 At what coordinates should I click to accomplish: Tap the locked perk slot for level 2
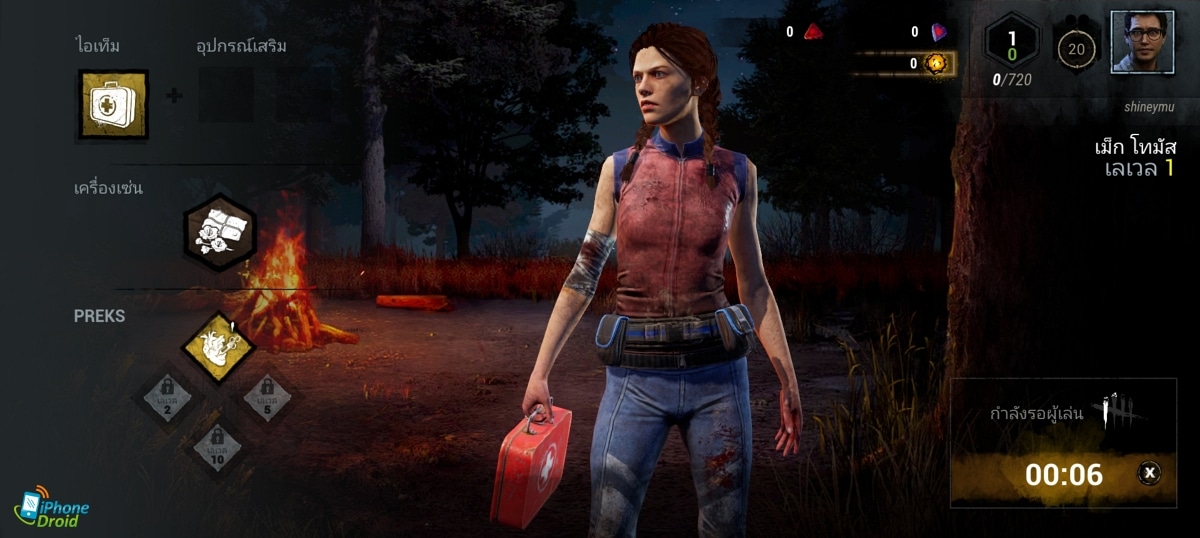pos(166,398)
